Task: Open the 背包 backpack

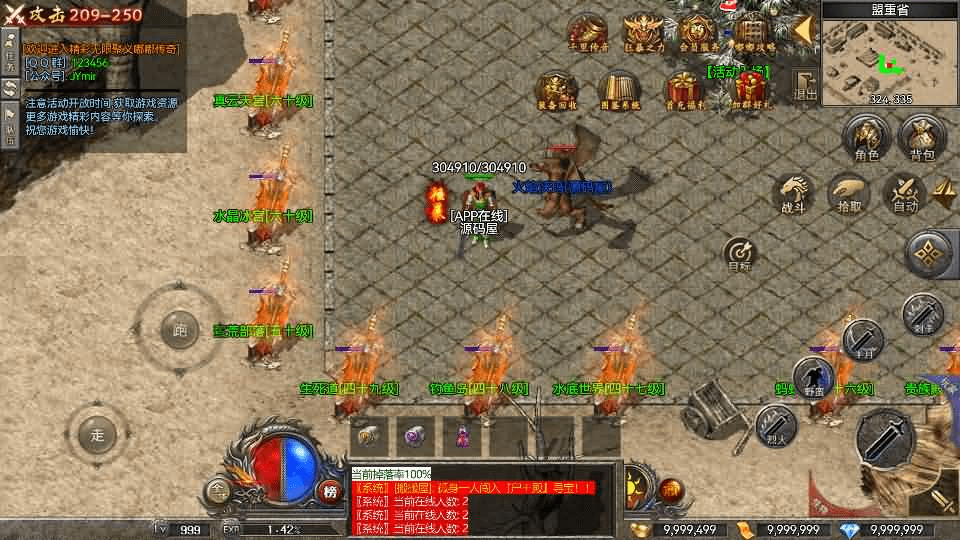Action: [921, 139]
